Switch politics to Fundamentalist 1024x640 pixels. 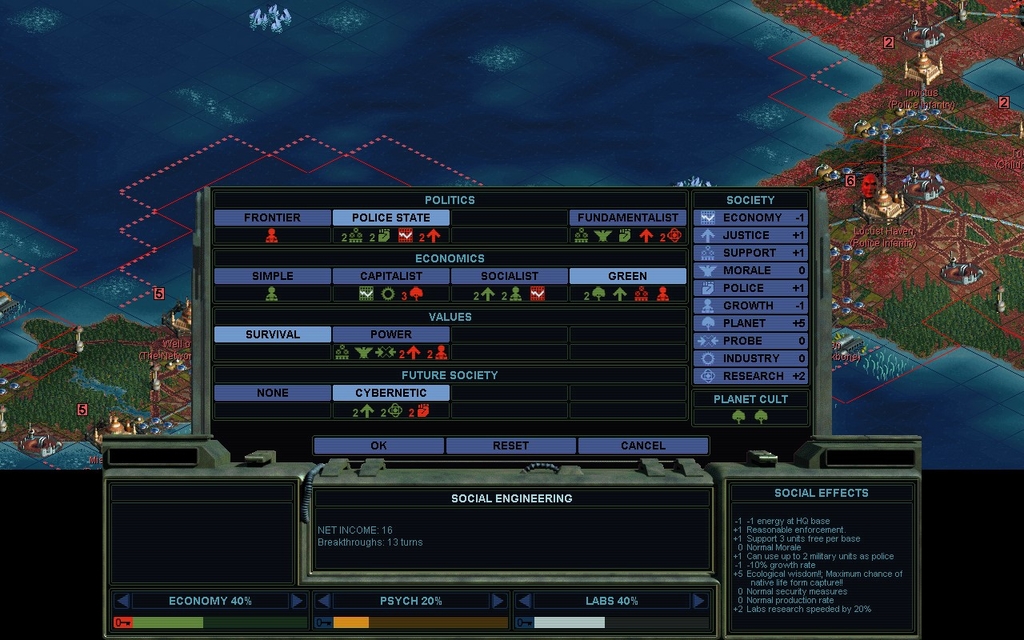(x=627, y=218)
